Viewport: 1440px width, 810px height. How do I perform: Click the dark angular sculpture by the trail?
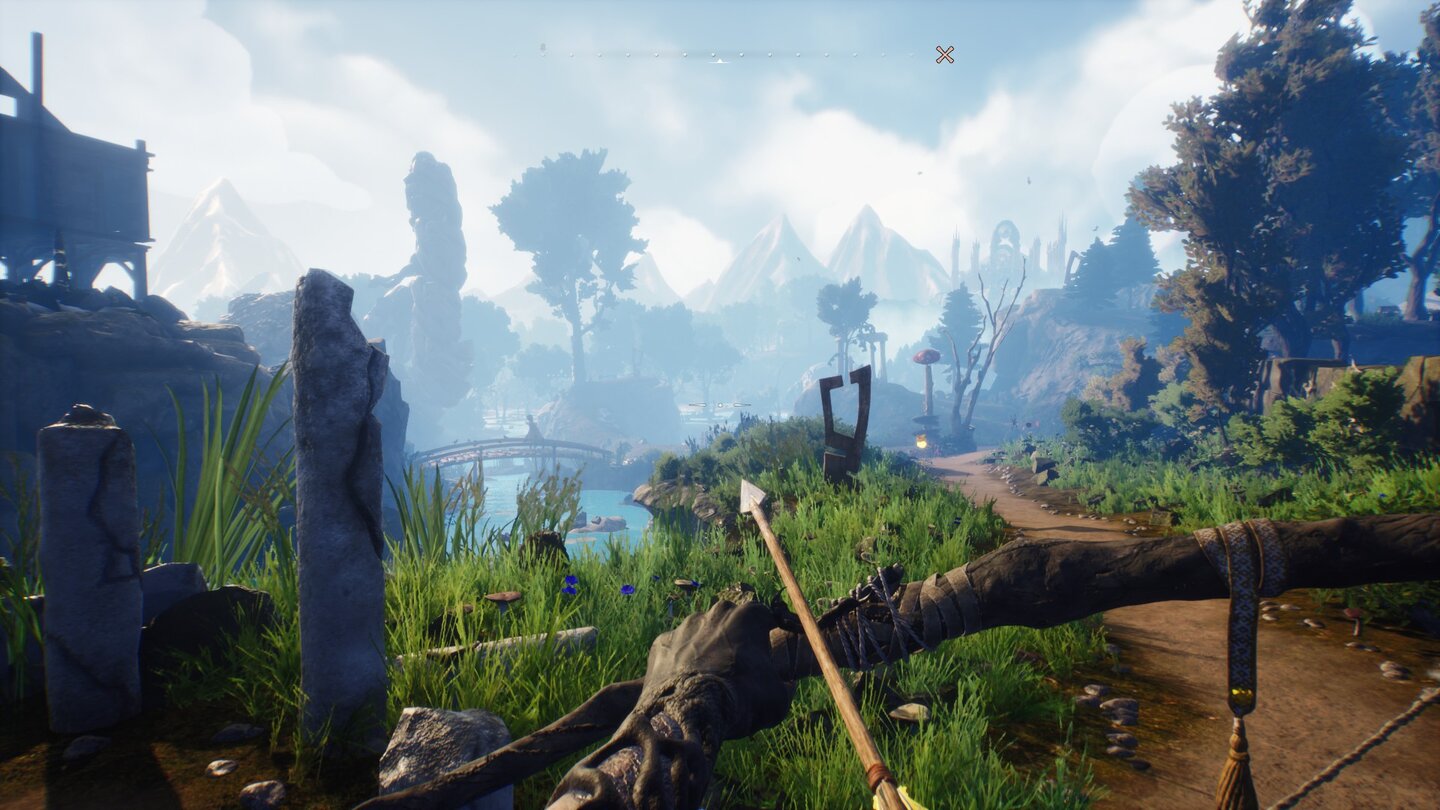tap(843, 415)
